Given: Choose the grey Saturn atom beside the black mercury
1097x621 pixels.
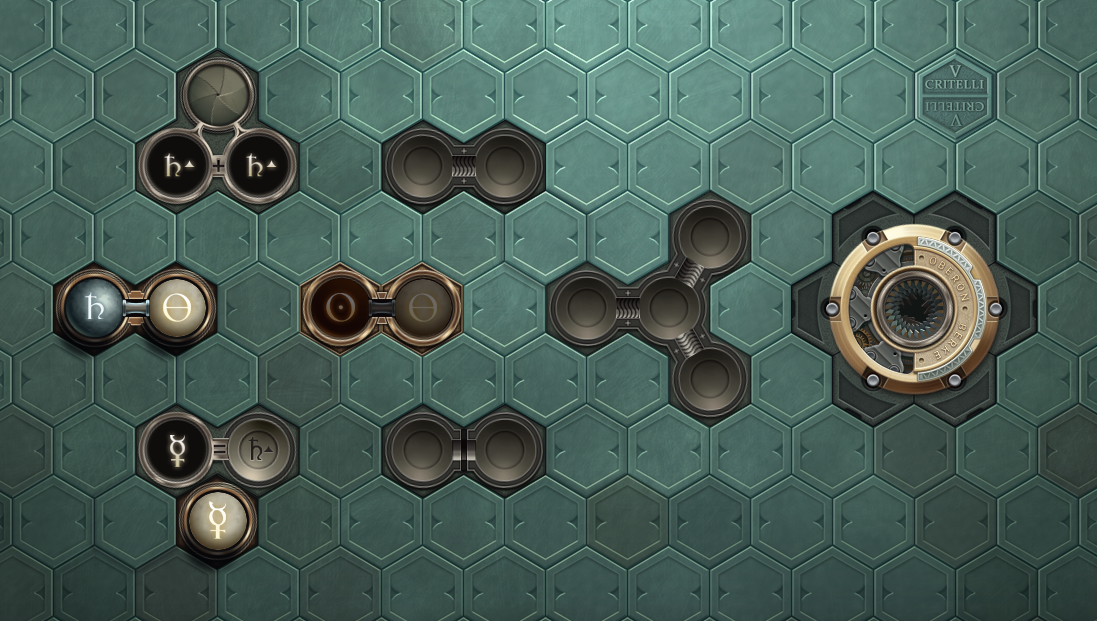Looking at the screenshot, I should pos(260,449).
